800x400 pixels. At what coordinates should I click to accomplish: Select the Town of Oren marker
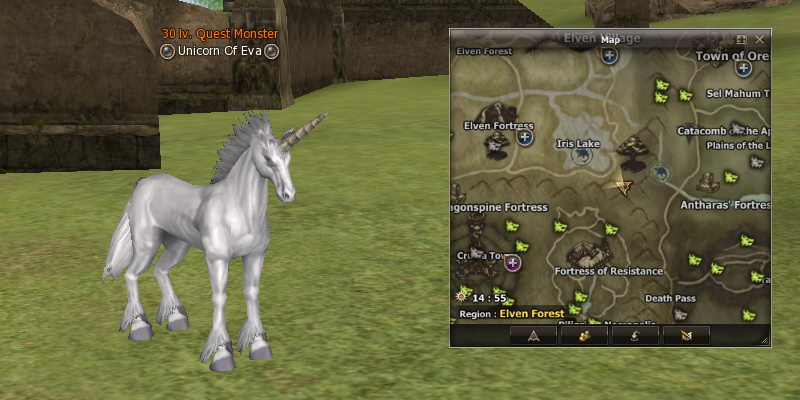pos(743,68)
